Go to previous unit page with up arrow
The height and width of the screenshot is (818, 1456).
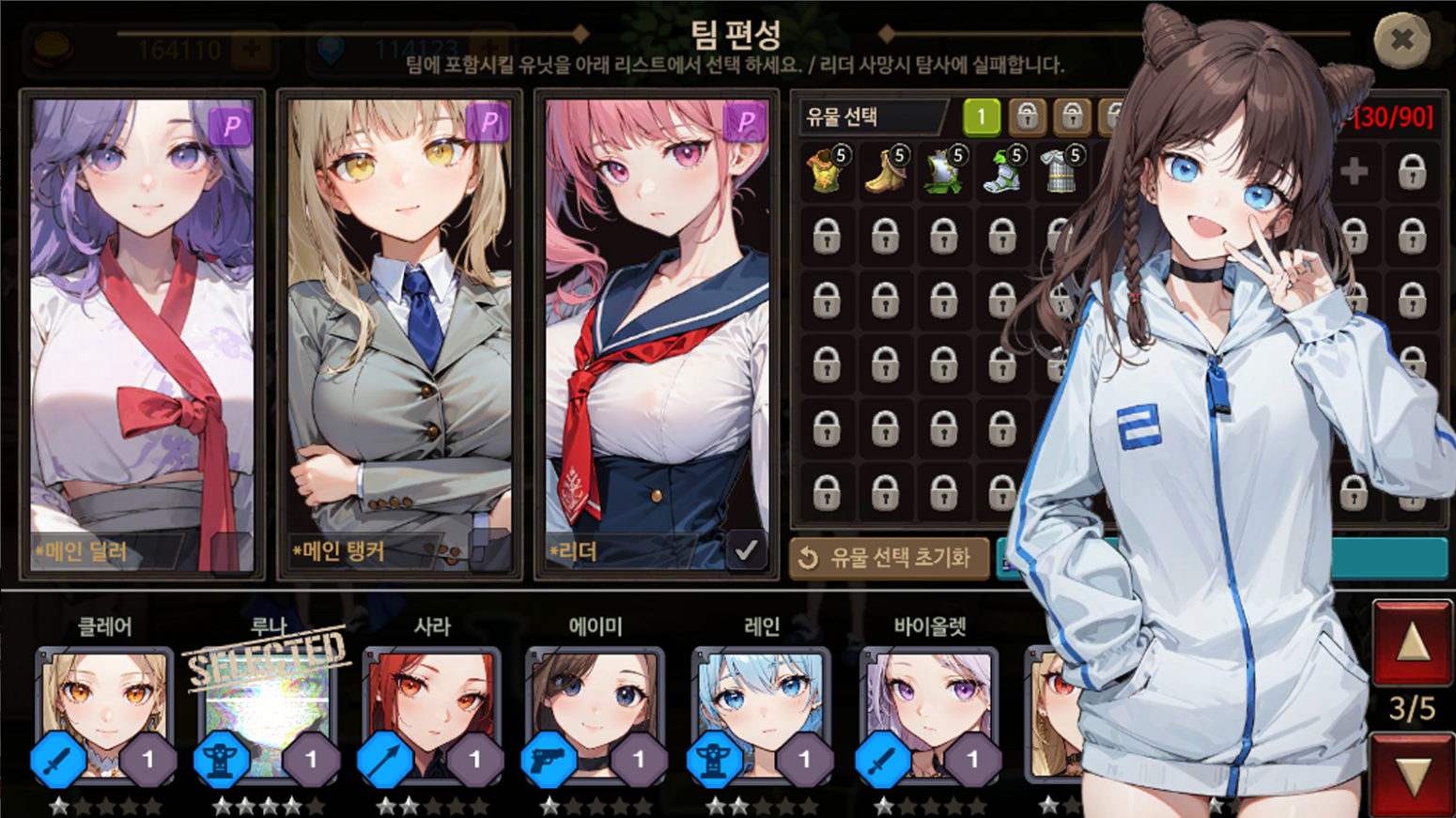[x=1412, y=643]
